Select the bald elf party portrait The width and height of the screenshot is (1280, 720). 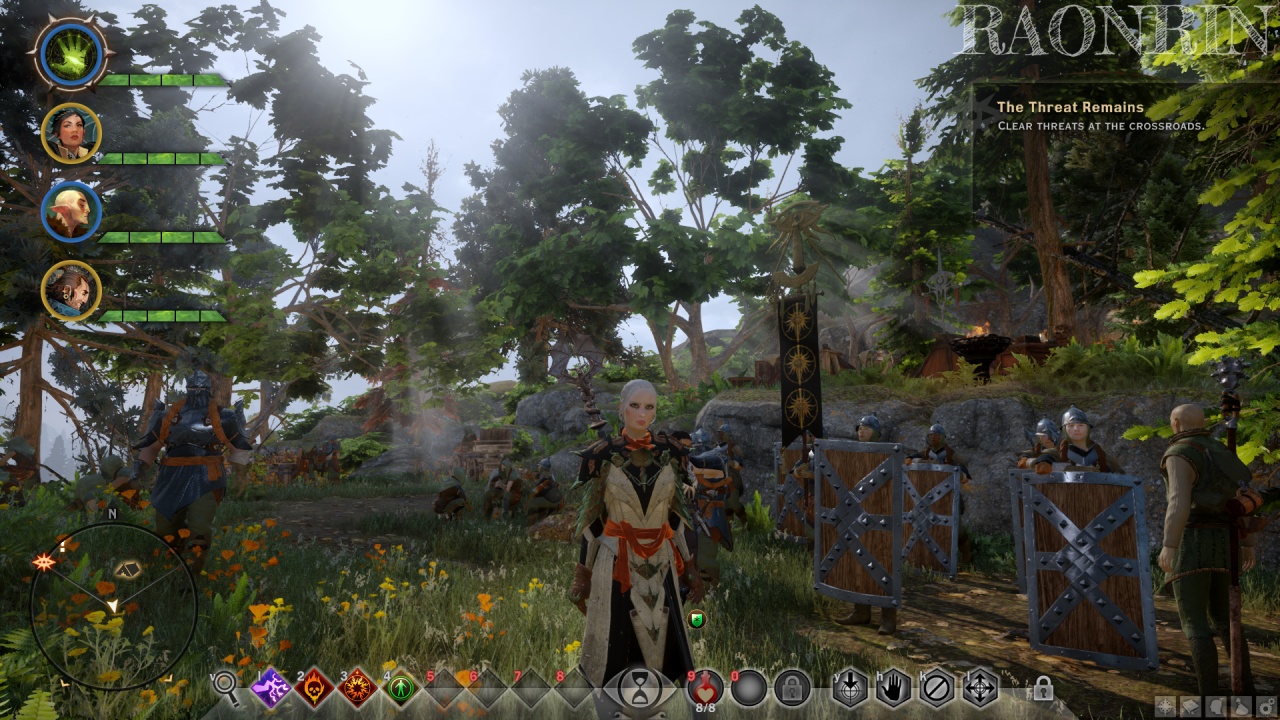[71, 211]
